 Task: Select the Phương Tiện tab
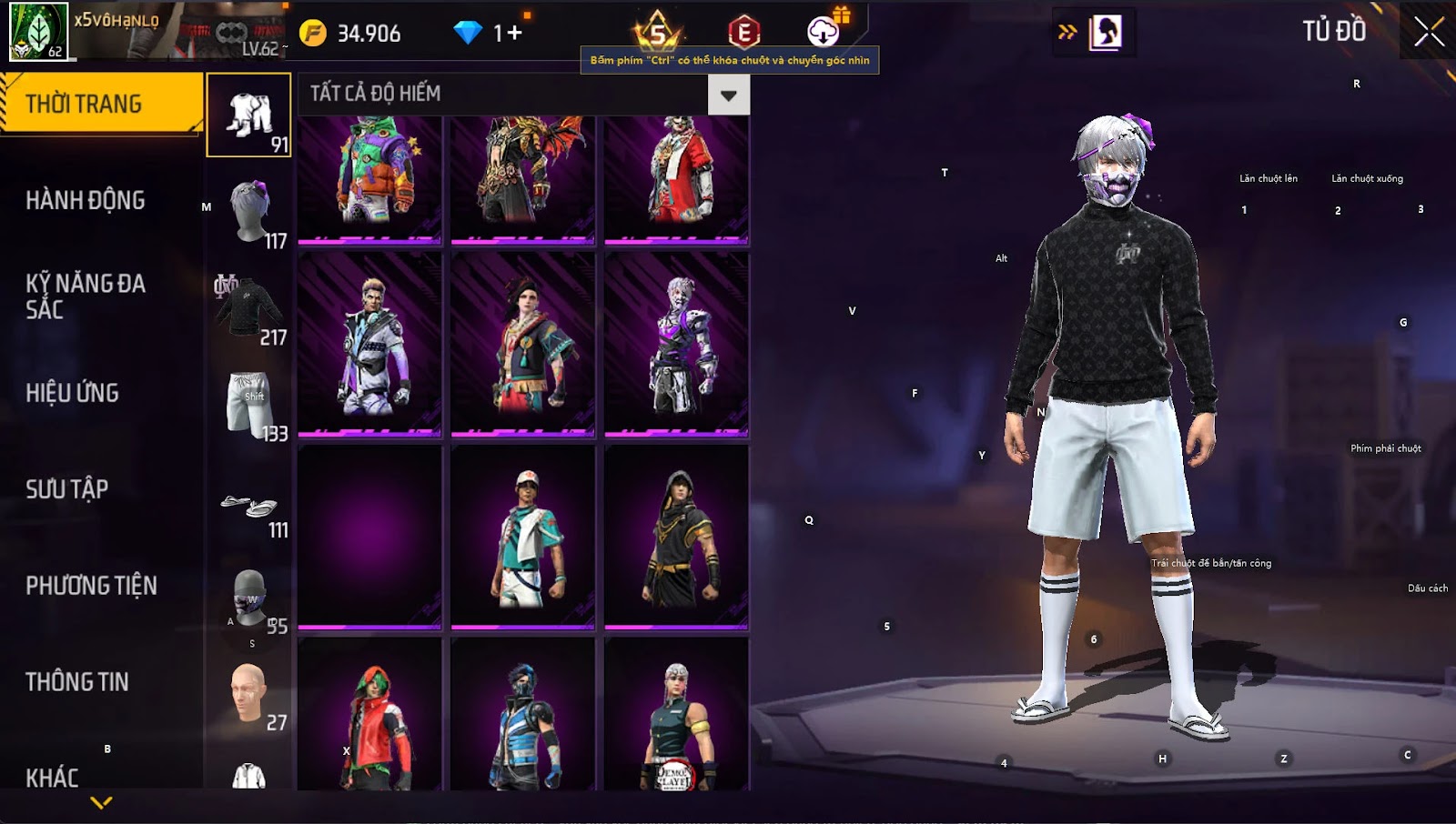(91, 586)
